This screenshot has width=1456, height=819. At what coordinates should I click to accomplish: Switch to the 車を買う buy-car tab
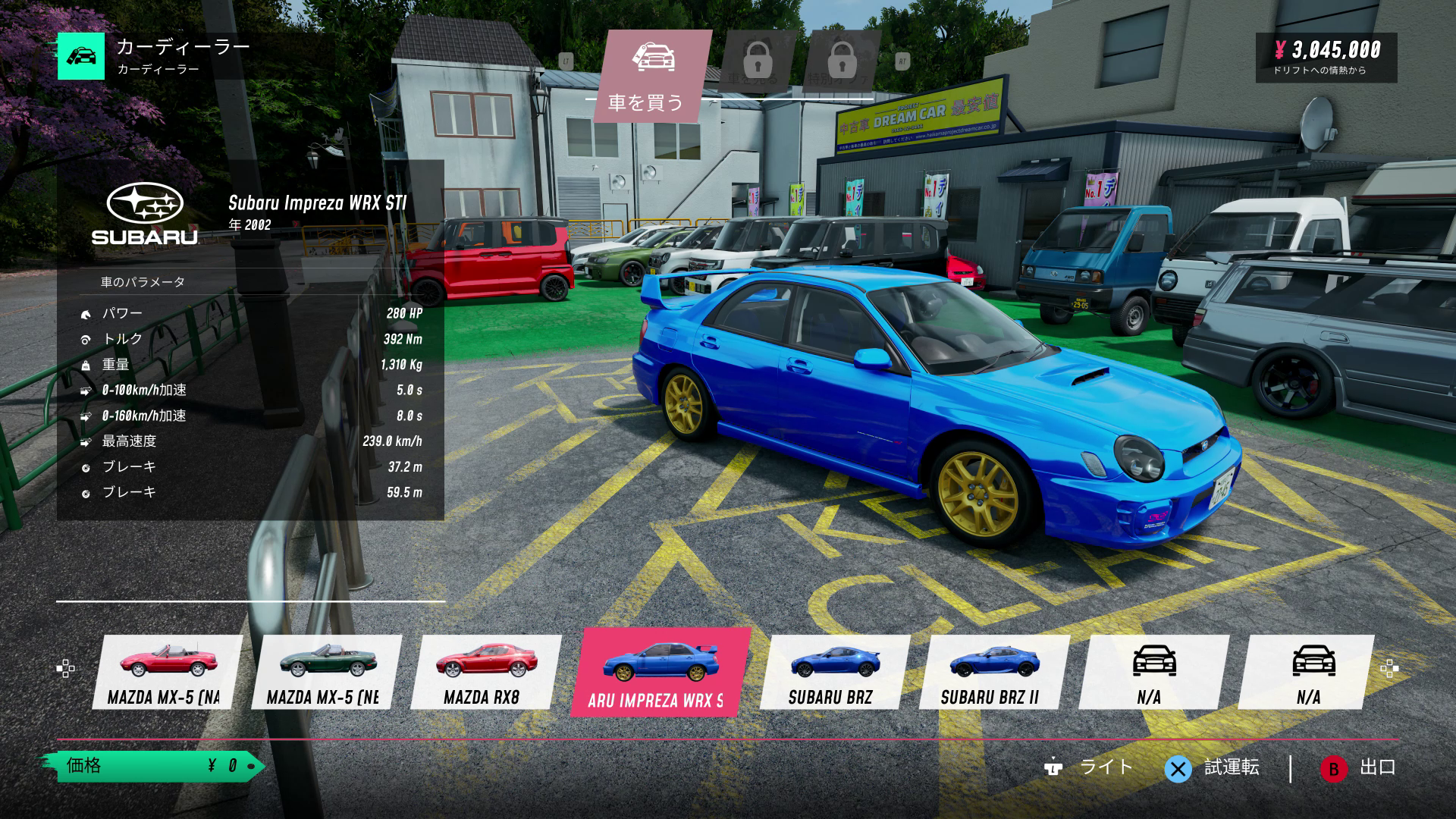pyautogui.click(x=651, y=76)
